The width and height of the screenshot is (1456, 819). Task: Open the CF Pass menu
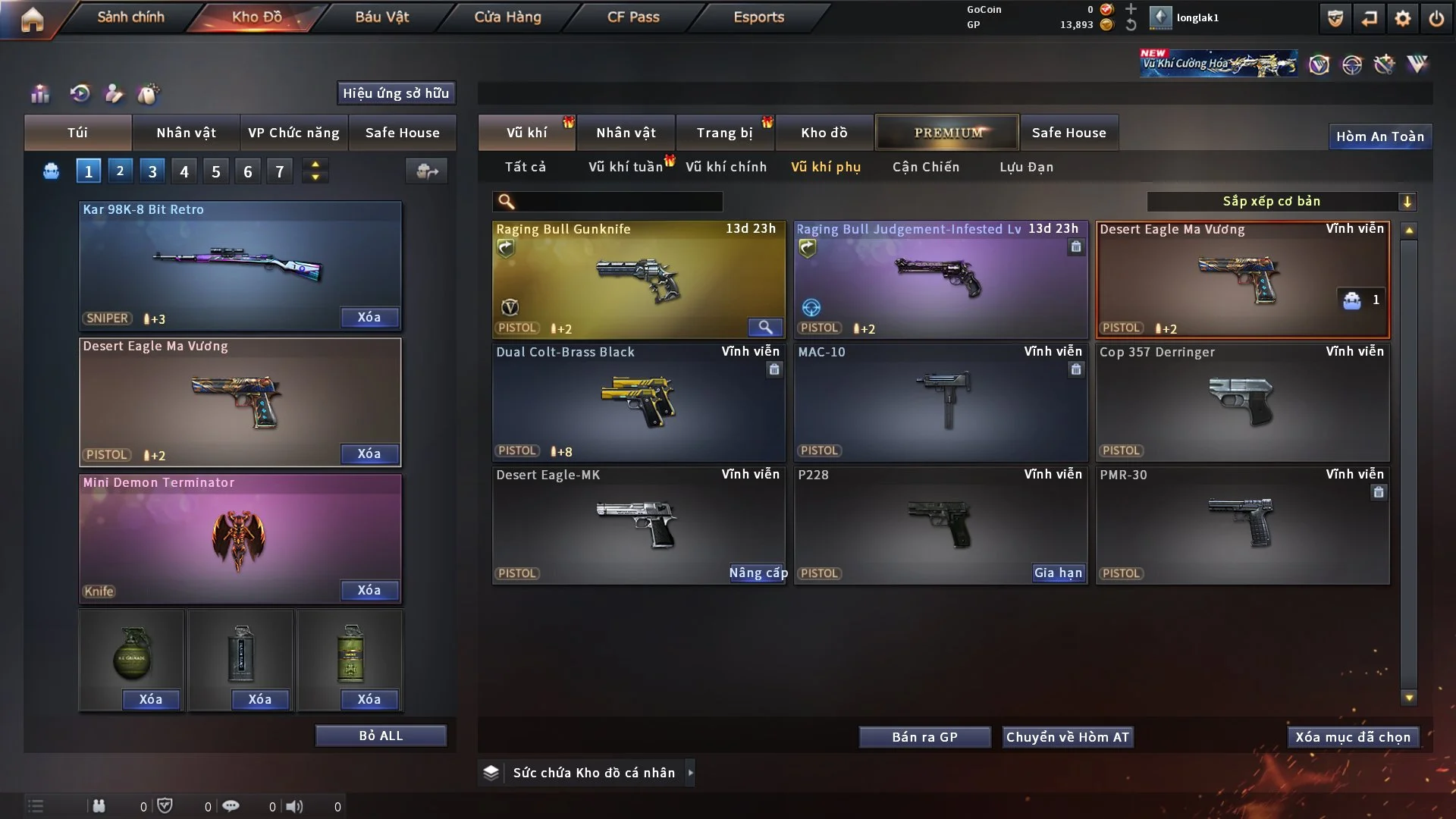(633, 17)
